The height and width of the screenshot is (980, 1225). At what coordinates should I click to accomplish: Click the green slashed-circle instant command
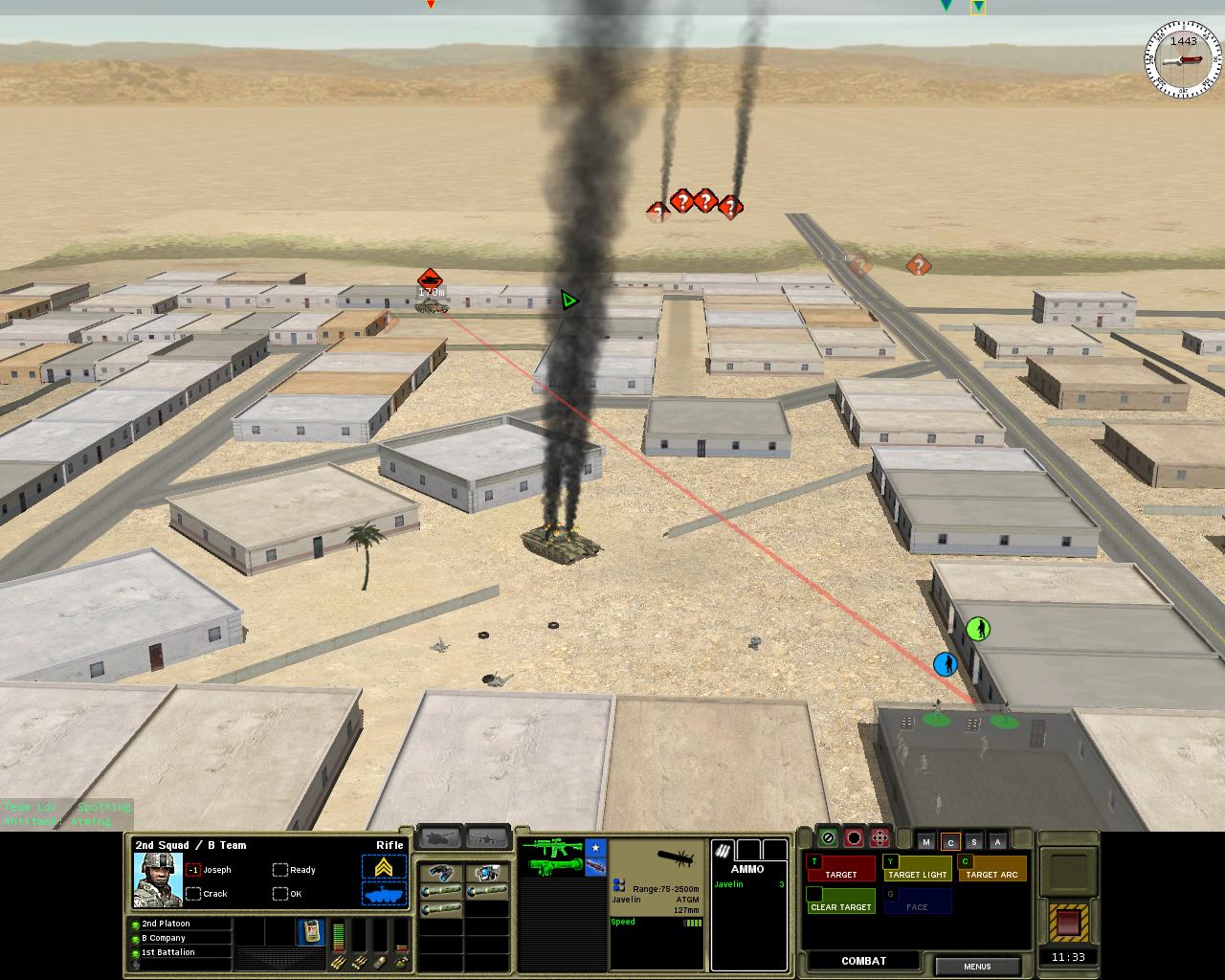829,838
